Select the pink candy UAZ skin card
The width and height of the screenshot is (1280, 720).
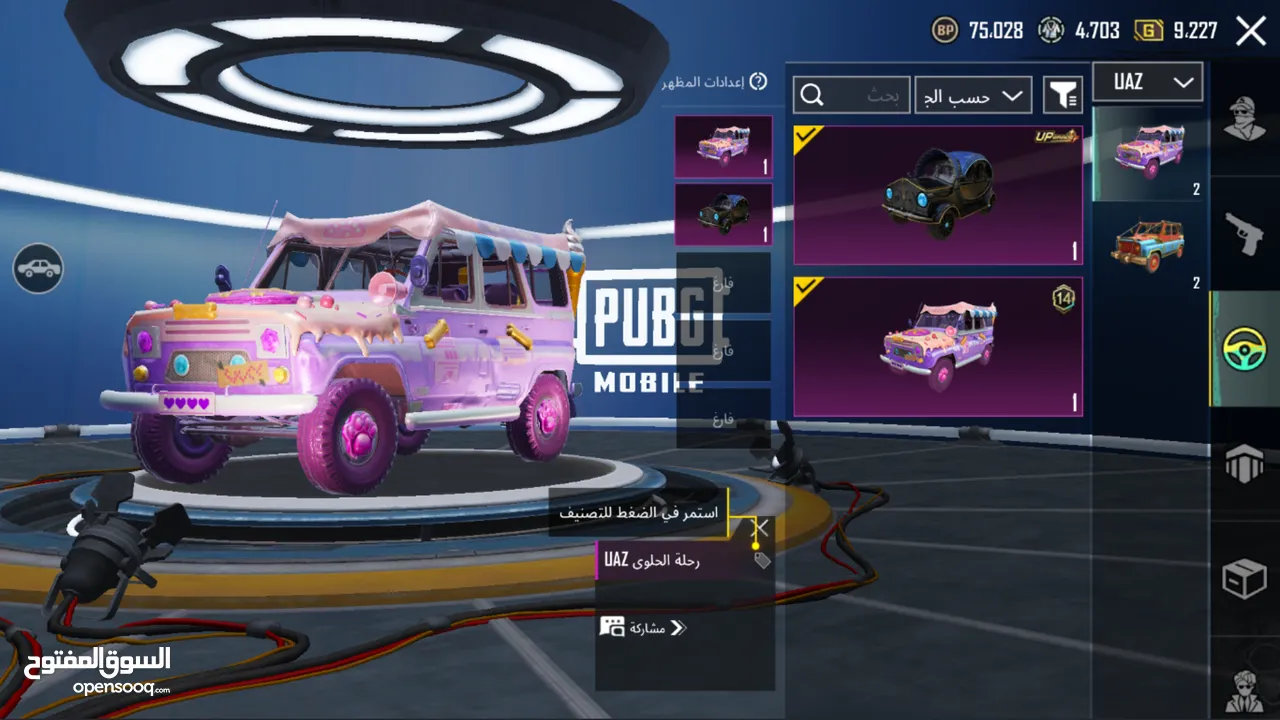pyautogui.click(x=937, y=346)
